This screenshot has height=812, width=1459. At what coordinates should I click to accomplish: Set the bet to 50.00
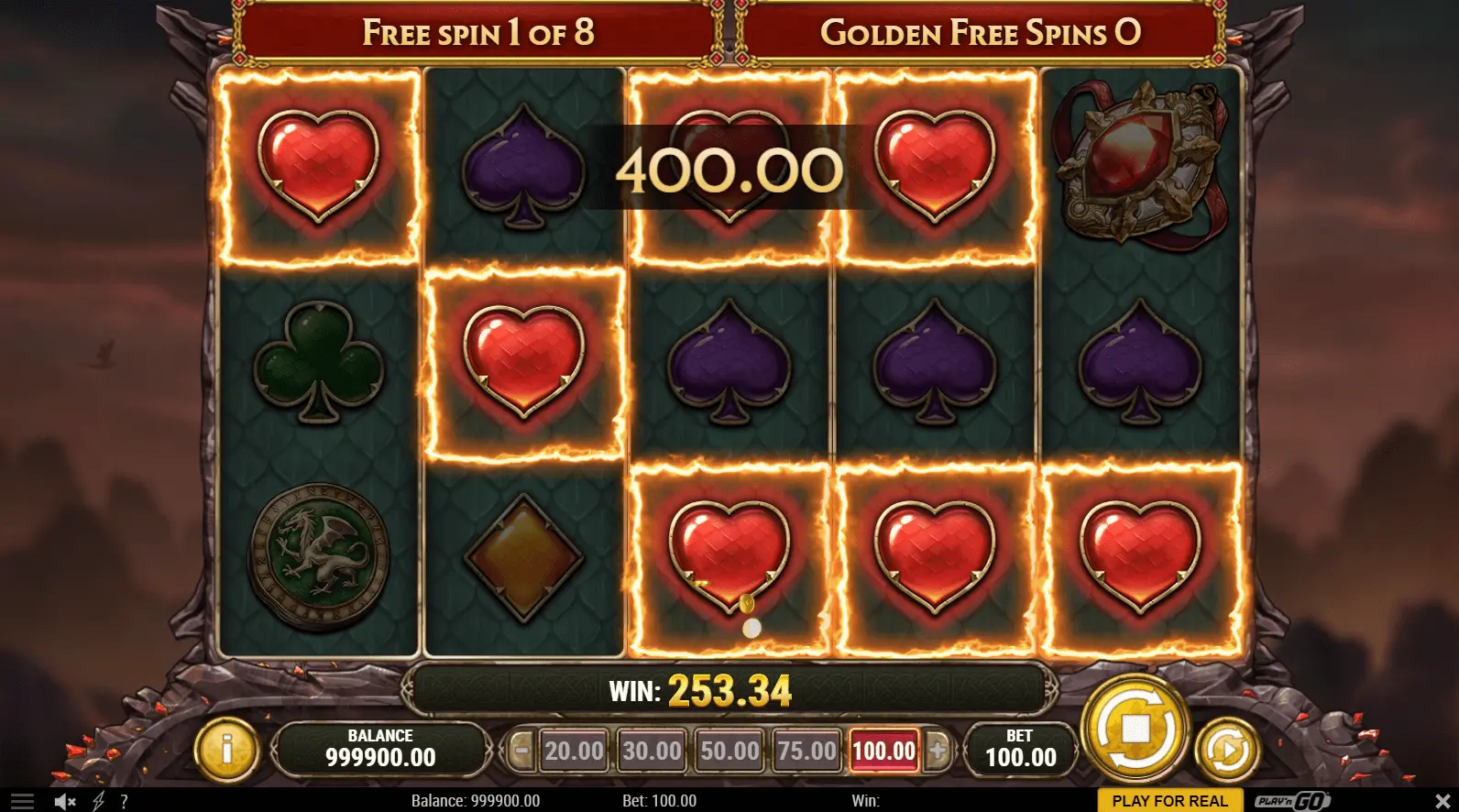(x=729, y=752)
